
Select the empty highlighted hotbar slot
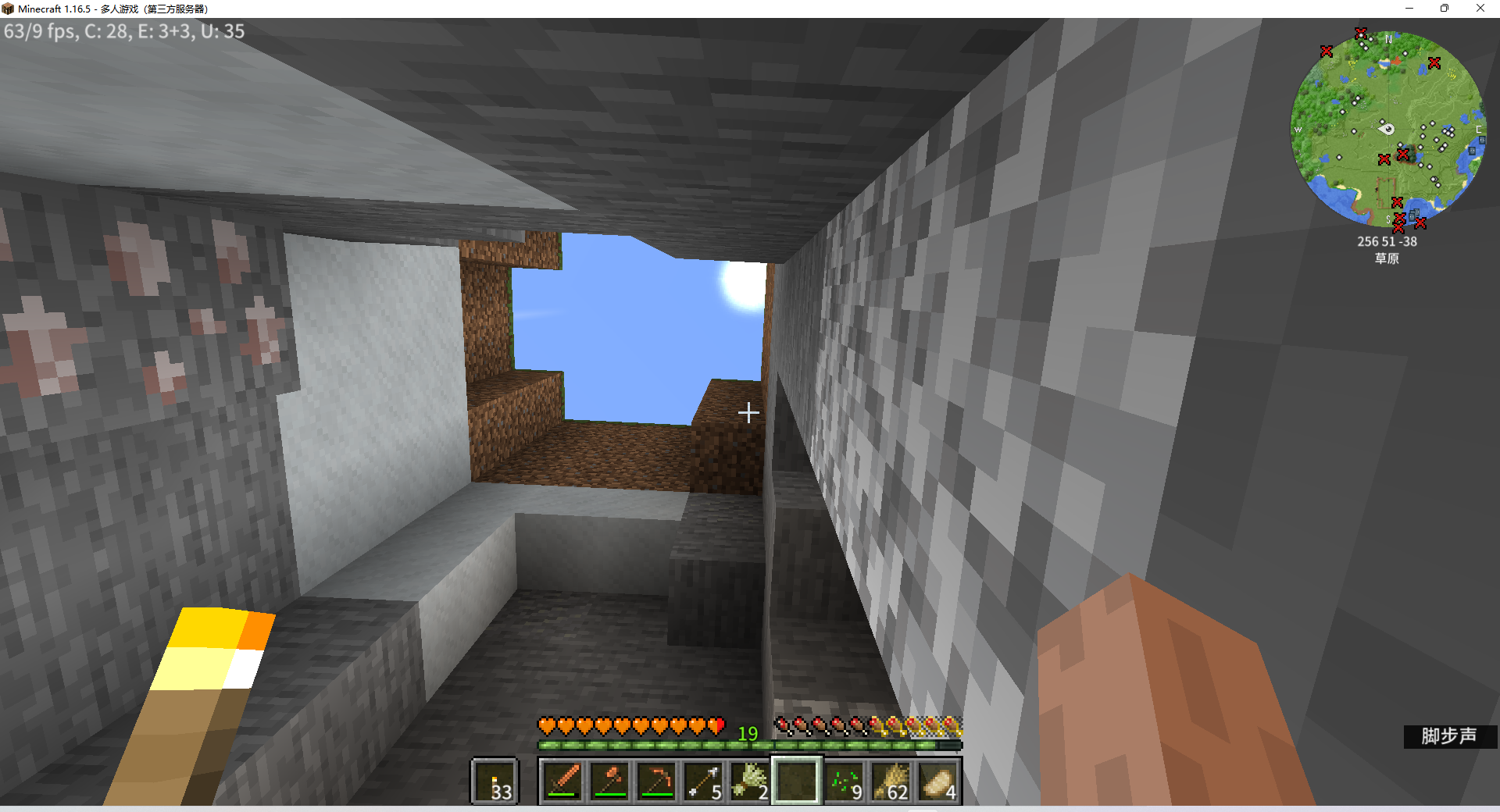click(798, 781)
